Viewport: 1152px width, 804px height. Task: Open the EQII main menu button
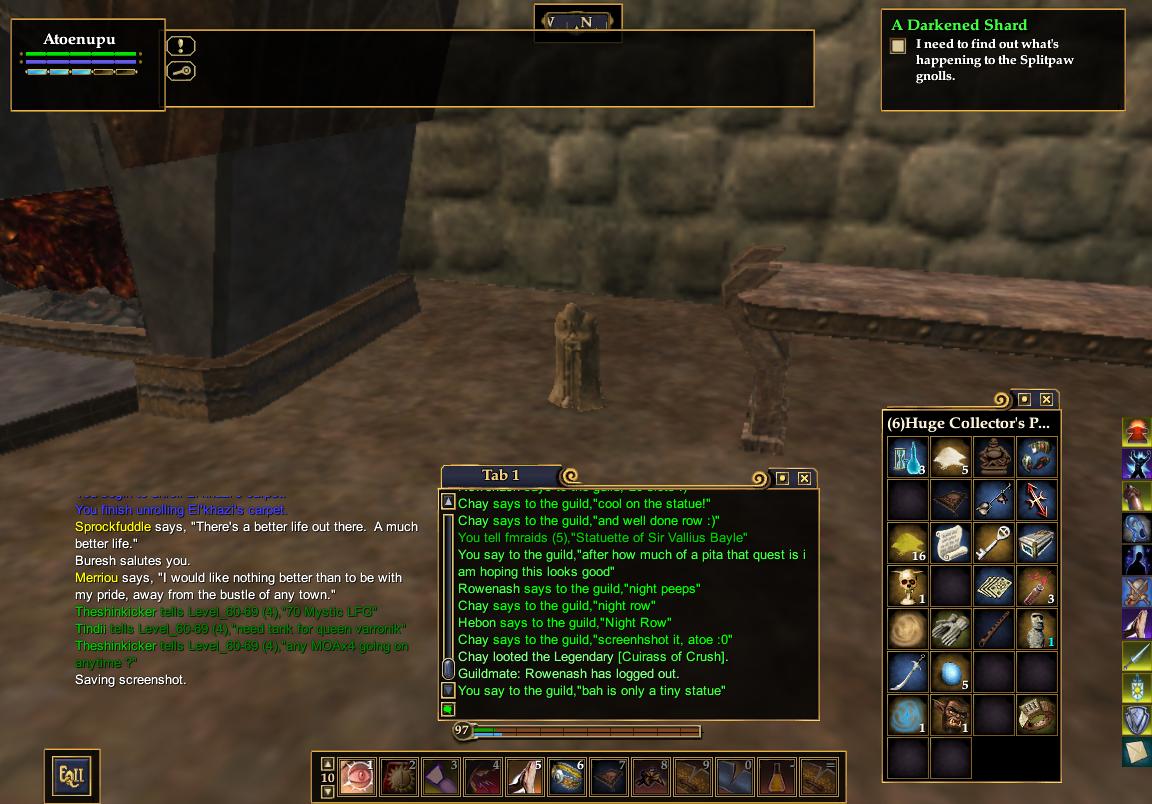71,775
